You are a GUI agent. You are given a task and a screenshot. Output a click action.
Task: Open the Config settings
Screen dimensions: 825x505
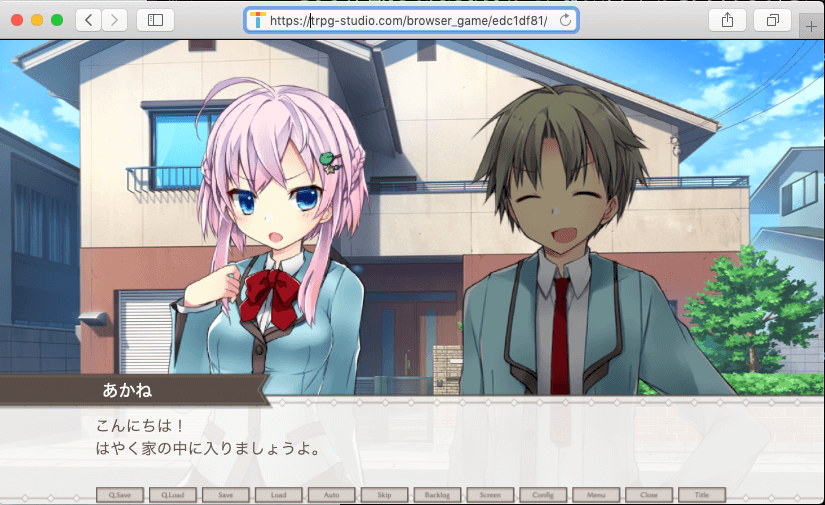(543, 495)
